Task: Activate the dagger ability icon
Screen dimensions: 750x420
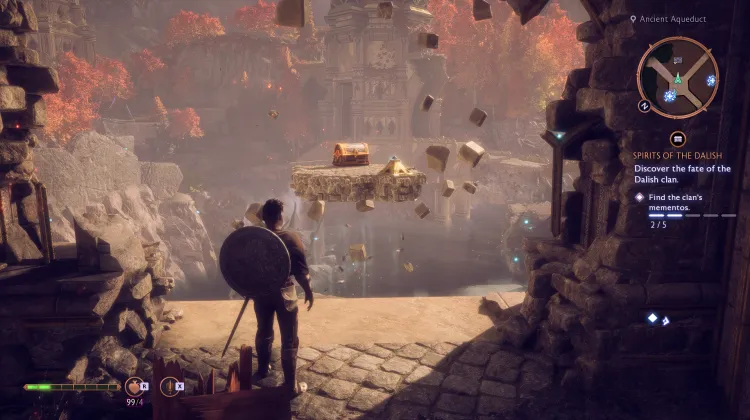Action: (169, 385)
